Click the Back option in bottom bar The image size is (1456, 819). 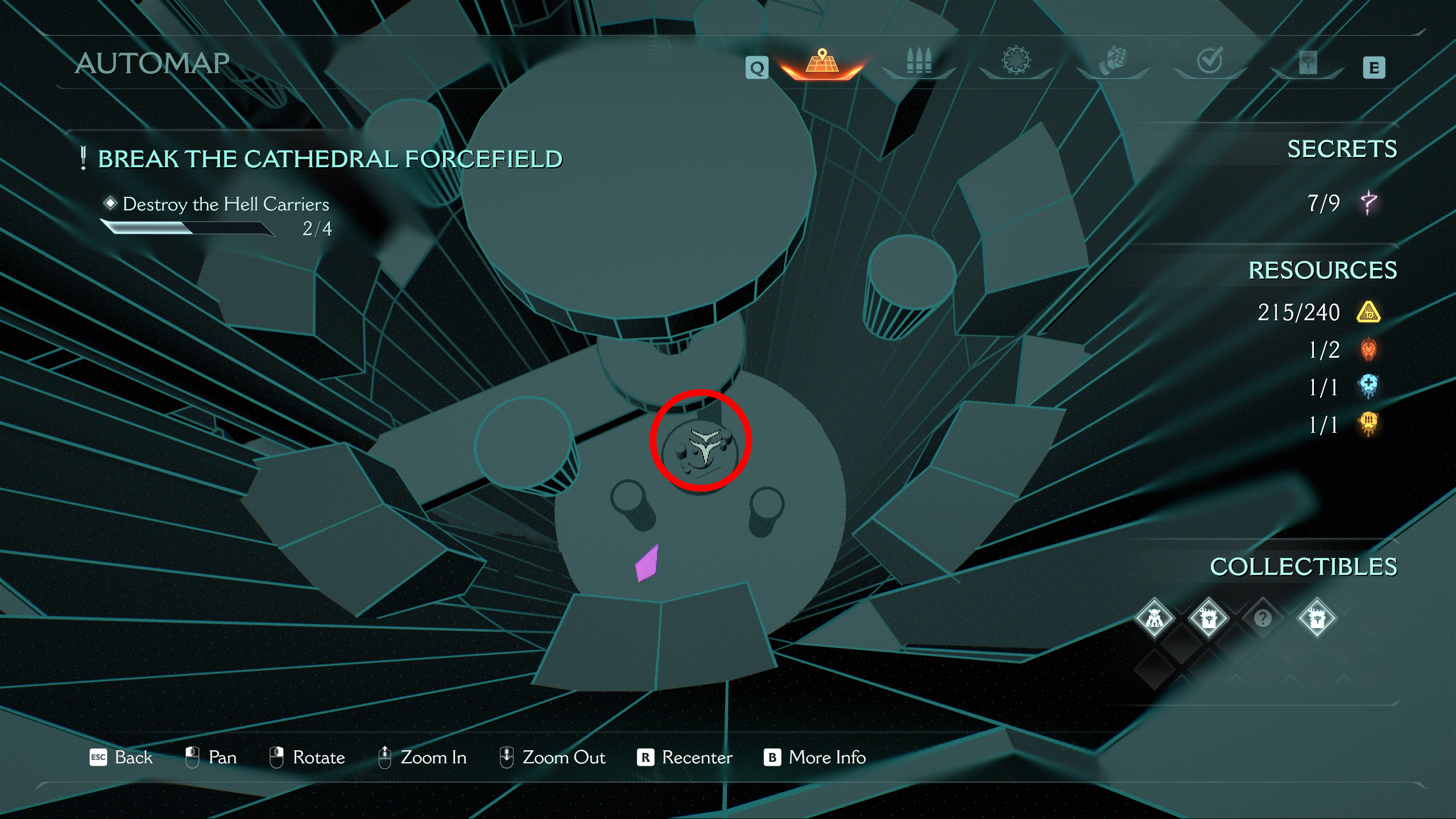(133, 758)
